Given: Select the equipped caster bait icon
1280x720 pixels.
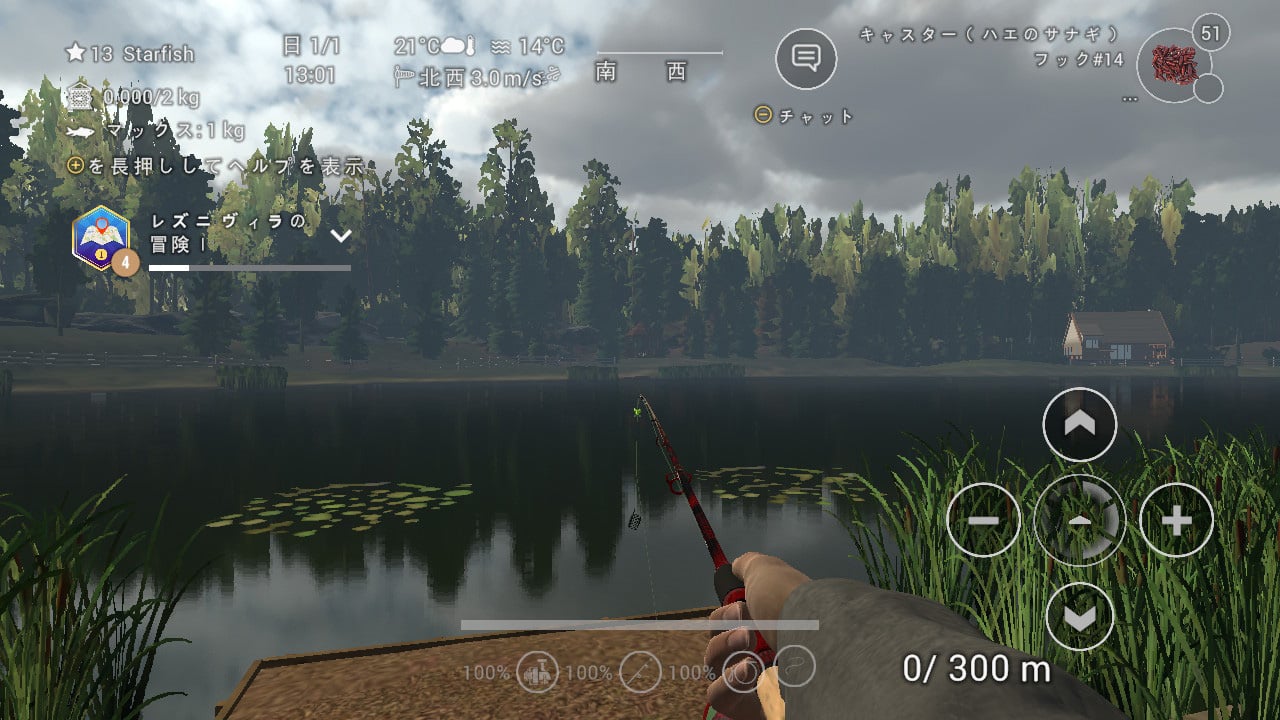Looking at the screenshot, I should 1174,64.
